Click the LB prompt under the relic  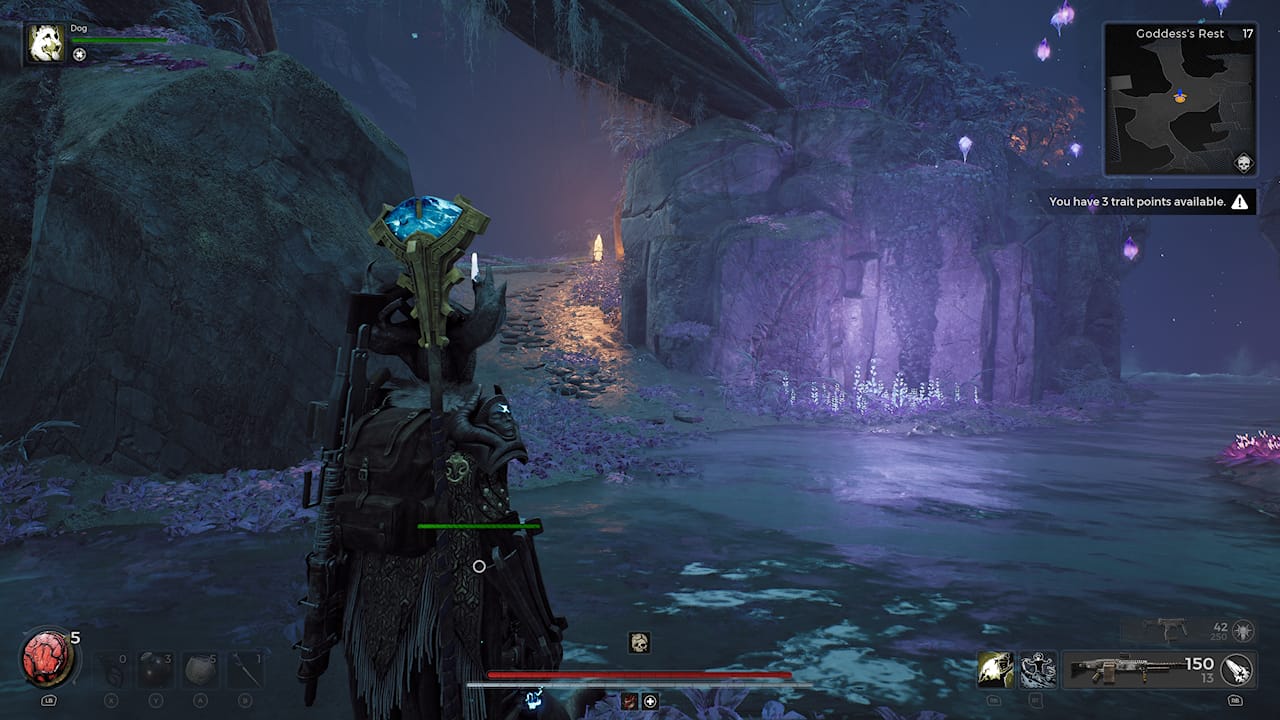49,700
